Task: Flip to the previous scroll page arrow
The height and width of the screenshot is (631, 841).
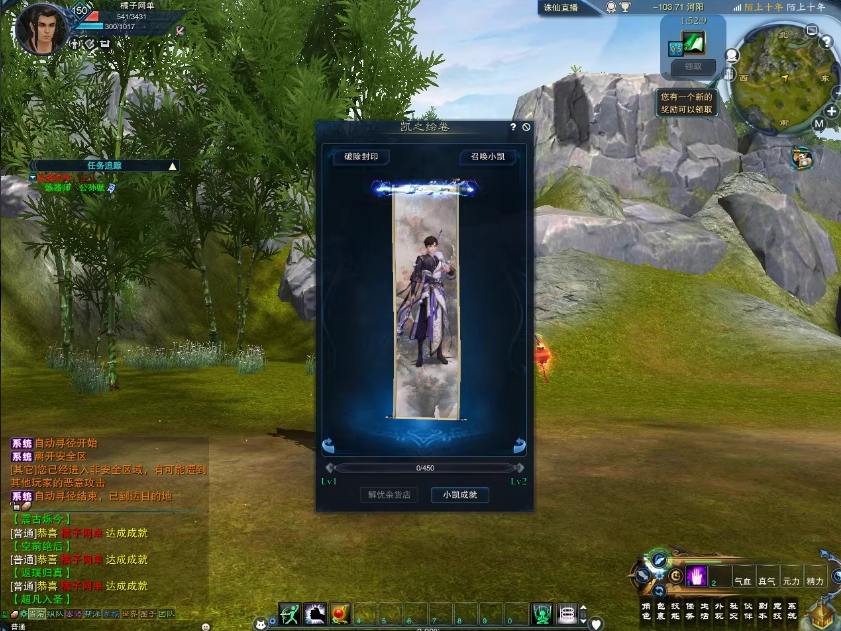Action: pyautogui.click(x=328, y=446)
